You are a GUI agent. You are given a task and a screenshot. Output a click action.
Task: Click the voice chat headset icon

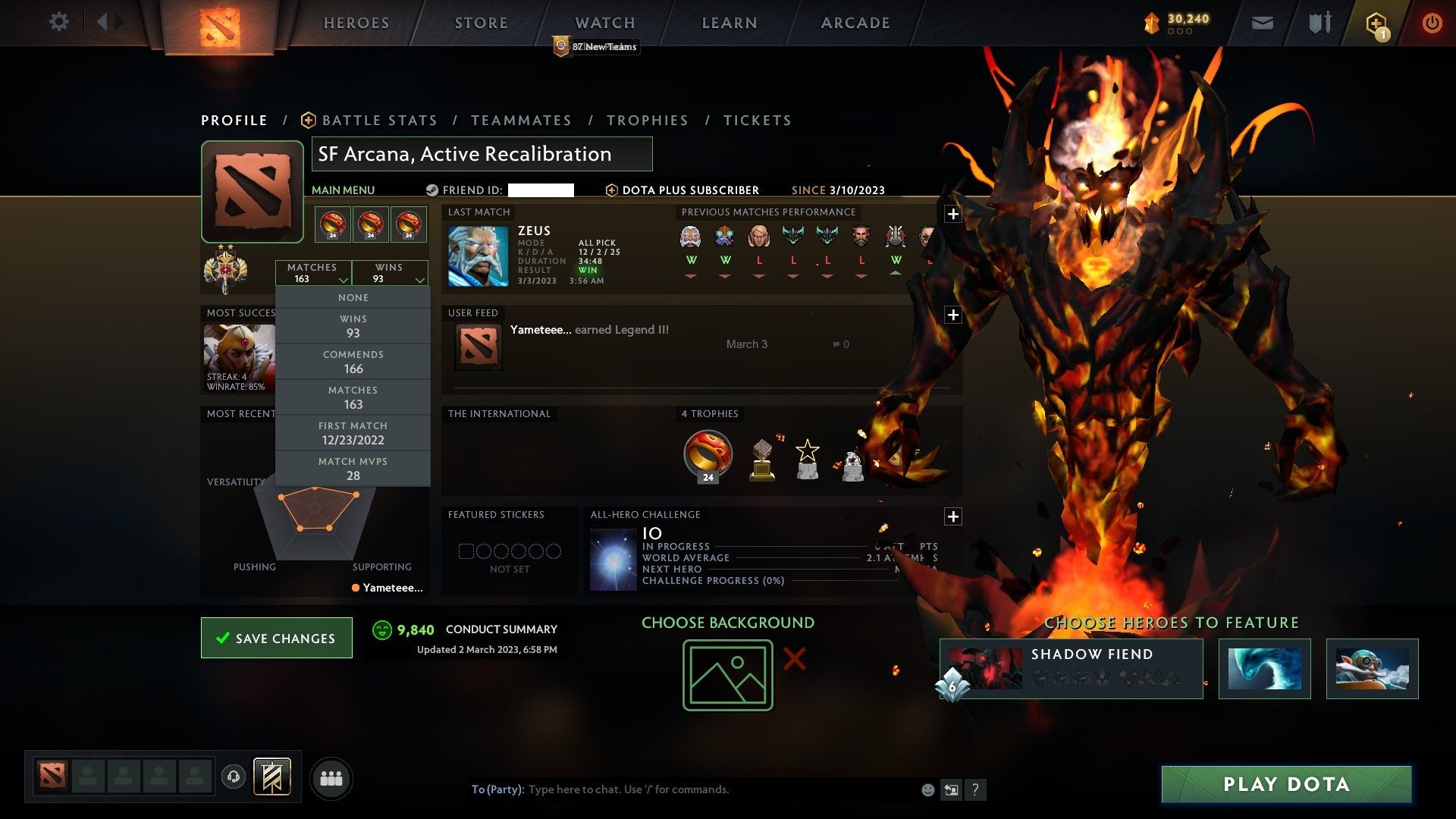[234, 778]
